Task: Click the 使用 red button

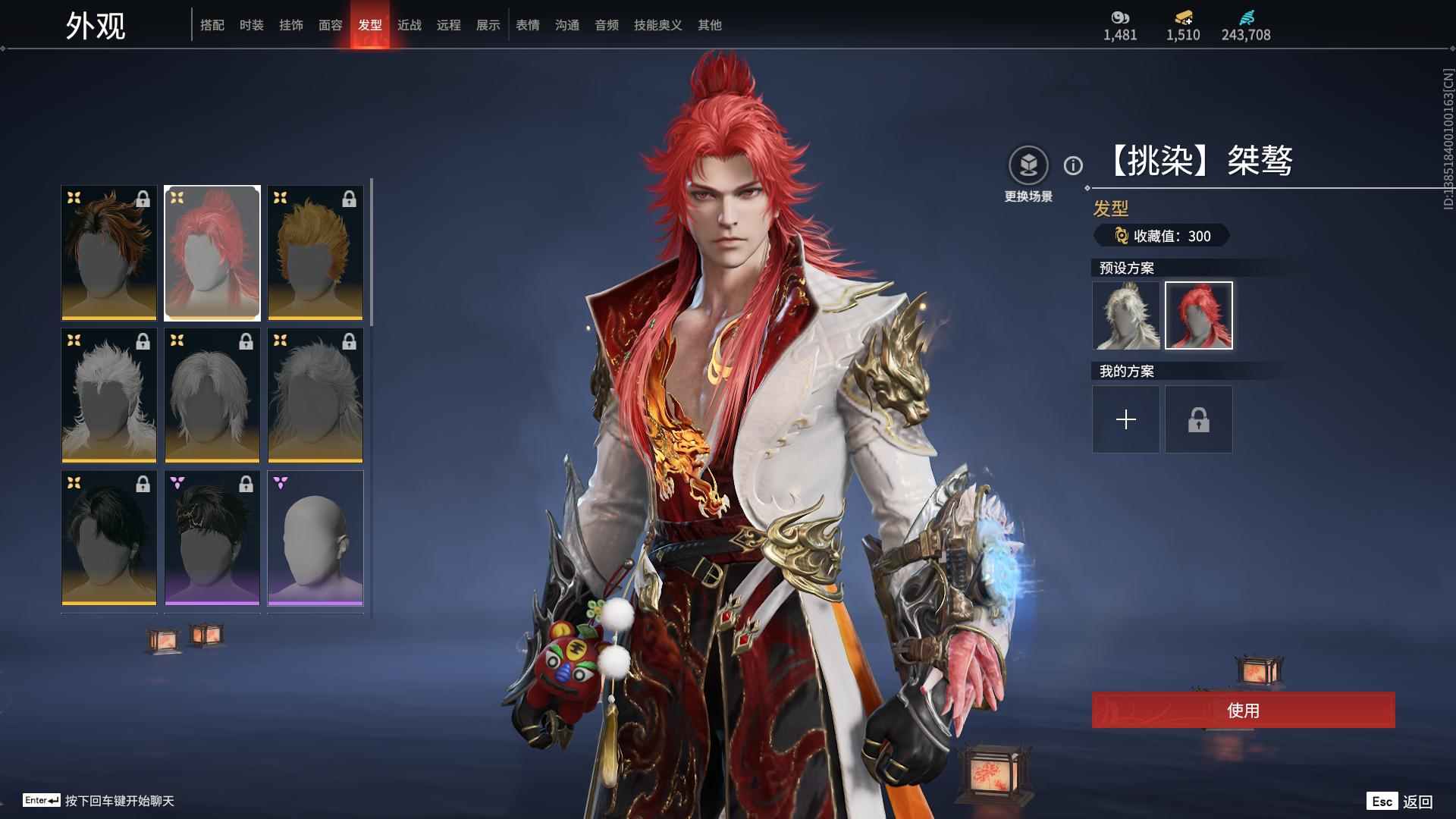Action: (x=1243, y=710)
